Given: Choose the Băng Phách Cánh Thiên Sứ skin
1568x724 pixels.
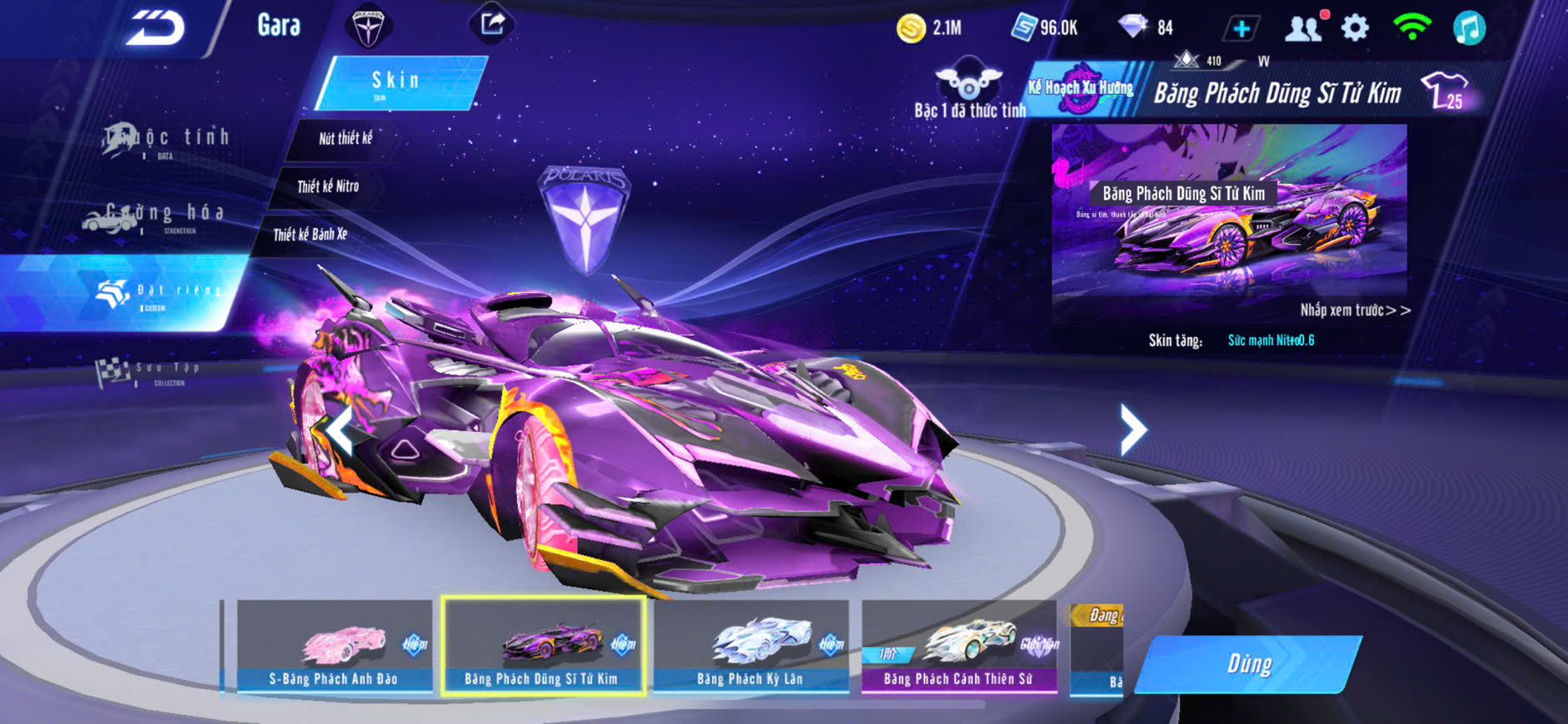Looking at the screenshot, I should (958, 647).
